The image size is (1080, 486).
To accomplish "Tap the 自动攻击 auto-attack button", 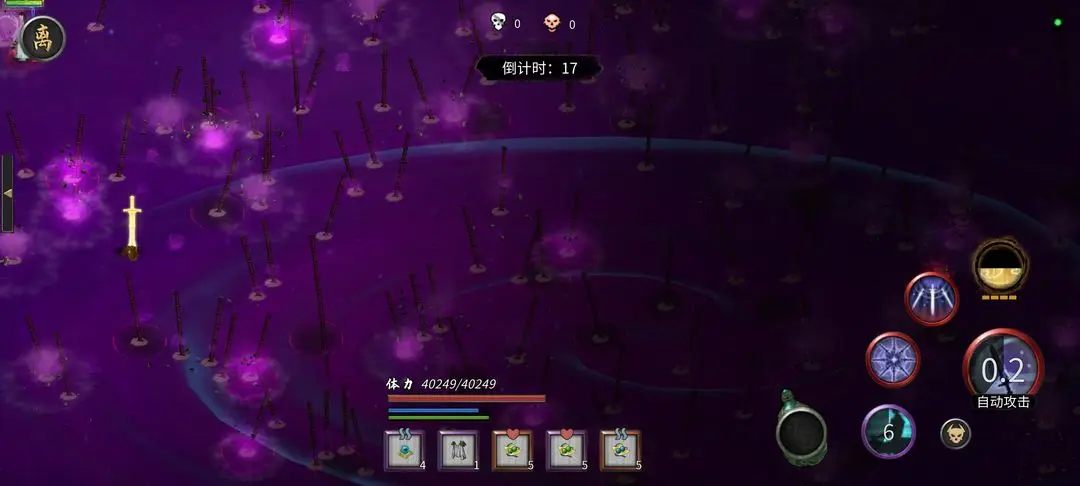I will coord(1002,372).
